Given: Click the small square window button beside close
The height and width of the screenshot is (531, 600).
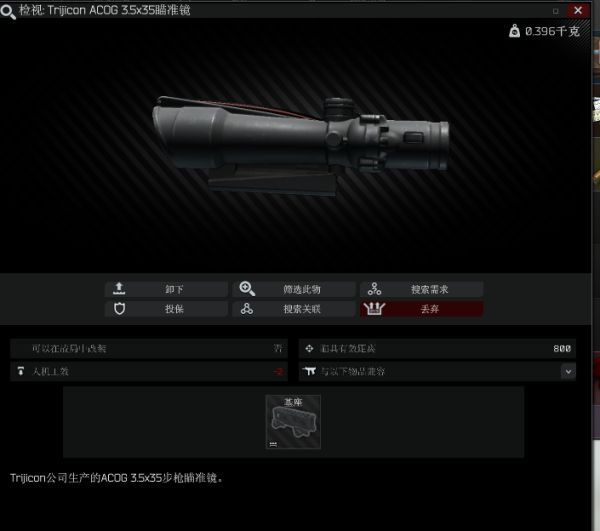Looking at the screenshot, I should click(556, 10).
